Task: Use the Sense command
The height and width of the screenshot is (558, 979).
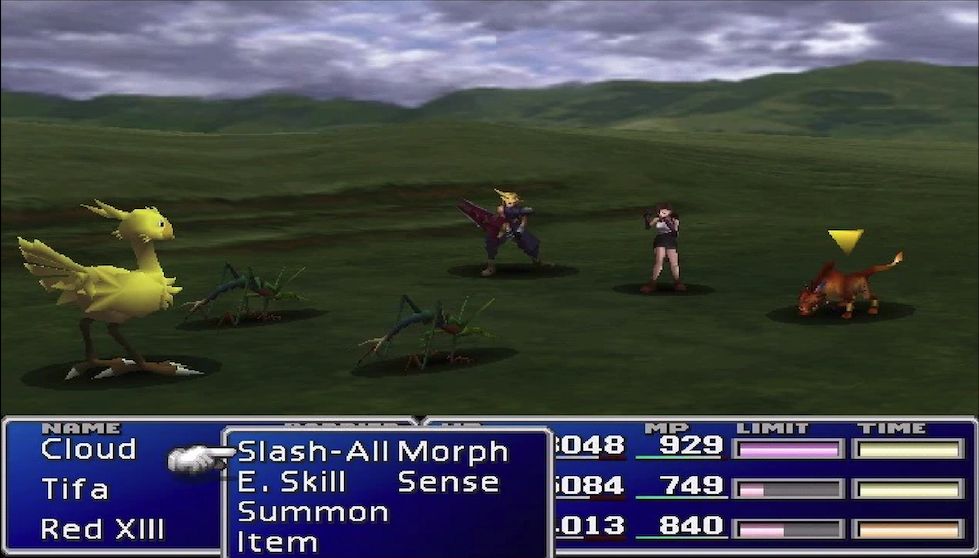Action: click(448, 482)
